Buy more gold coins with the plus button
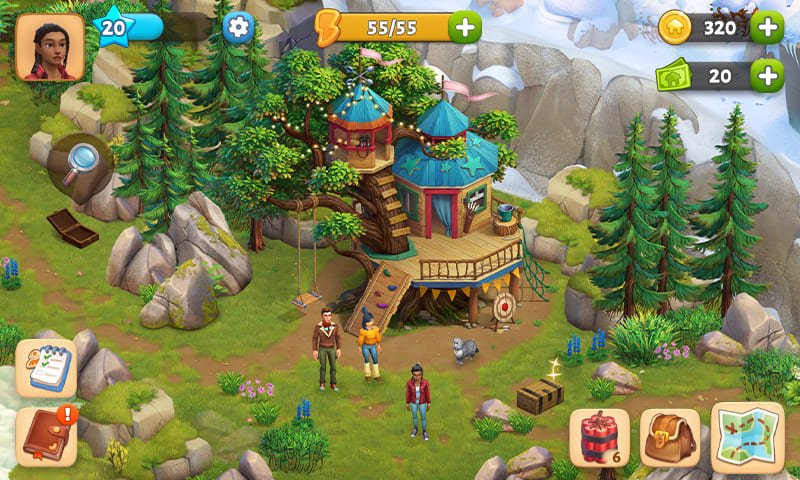Image resolution: width=800 pixels, height=480 pixels. click(767, 27)
